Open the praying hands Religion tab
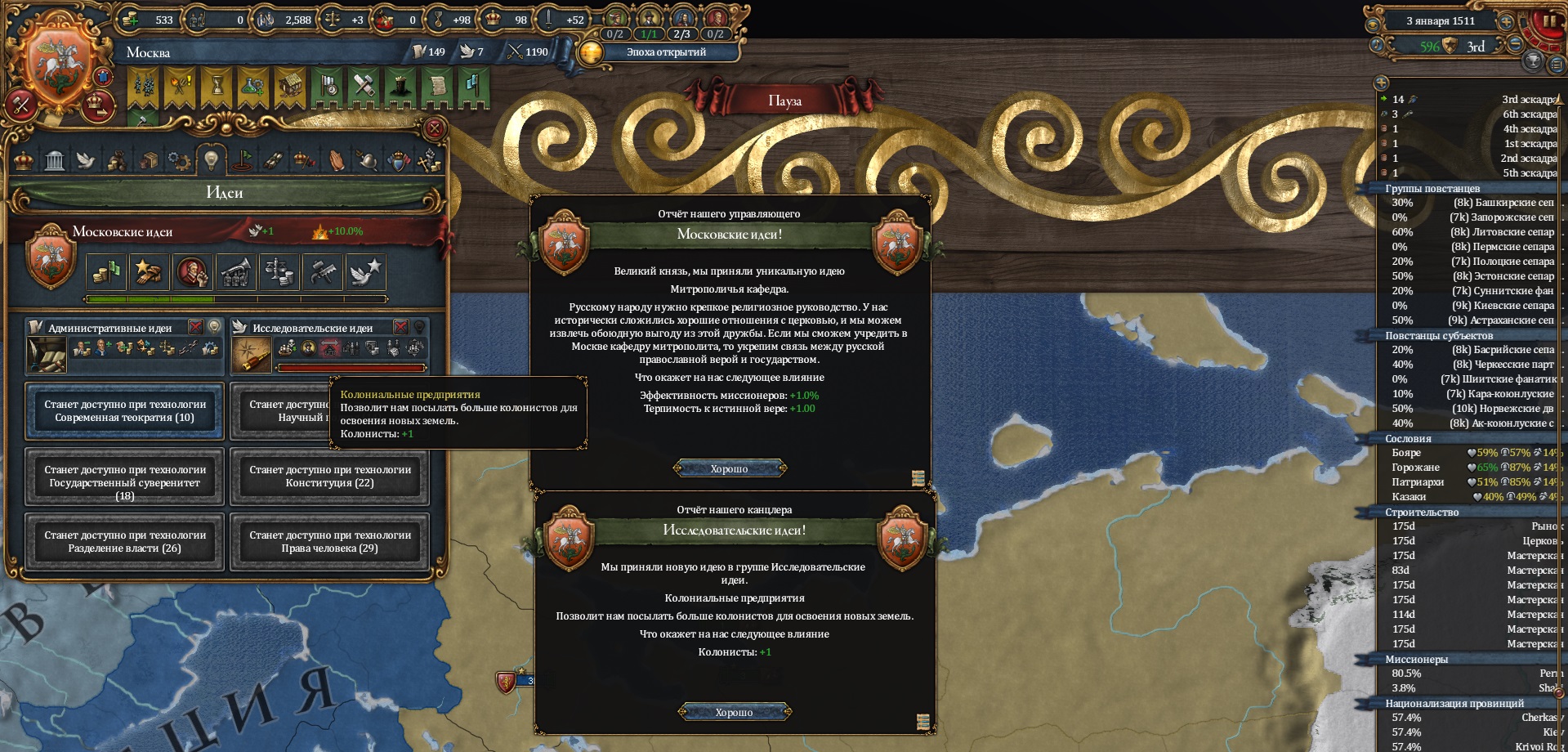Screen dimensions: 1568x752 (x=336, y=160)
